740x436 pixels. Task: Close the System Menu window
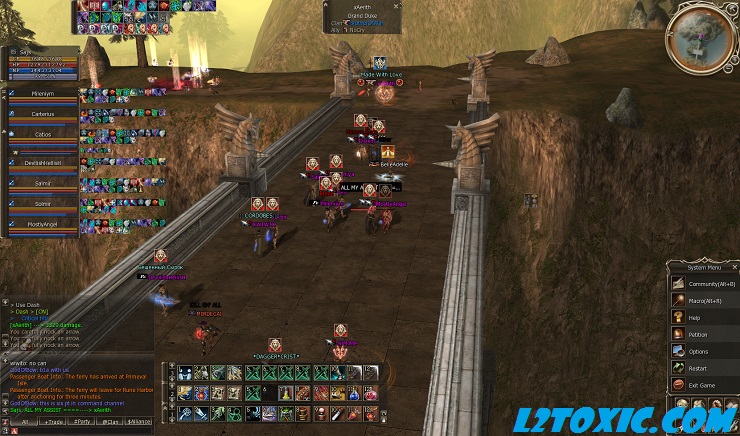click(x=734, y=267)
